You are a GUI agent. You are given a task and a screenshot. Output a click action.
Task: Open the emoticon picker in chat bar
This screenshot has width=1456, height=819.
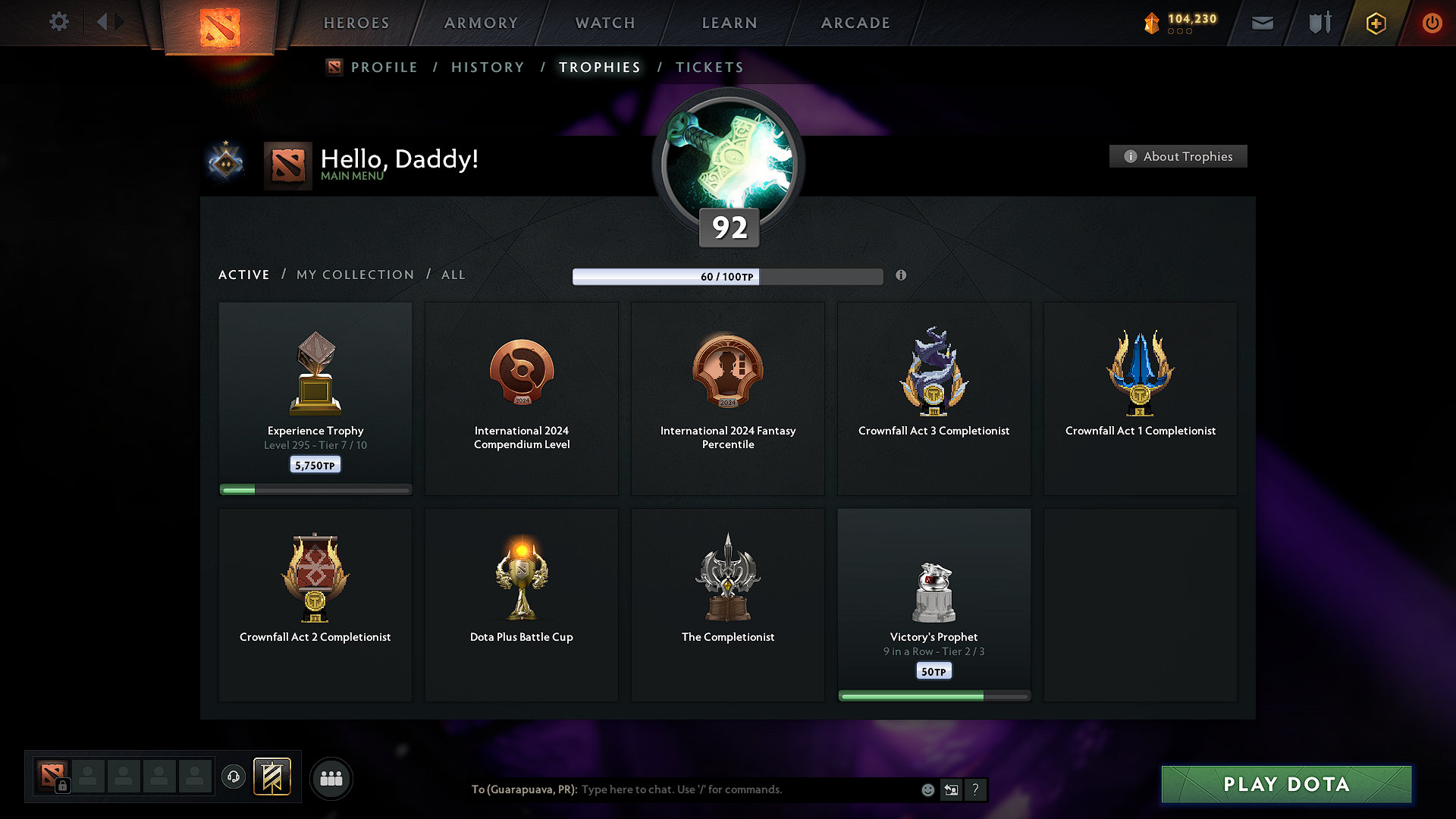coord(927,789)
